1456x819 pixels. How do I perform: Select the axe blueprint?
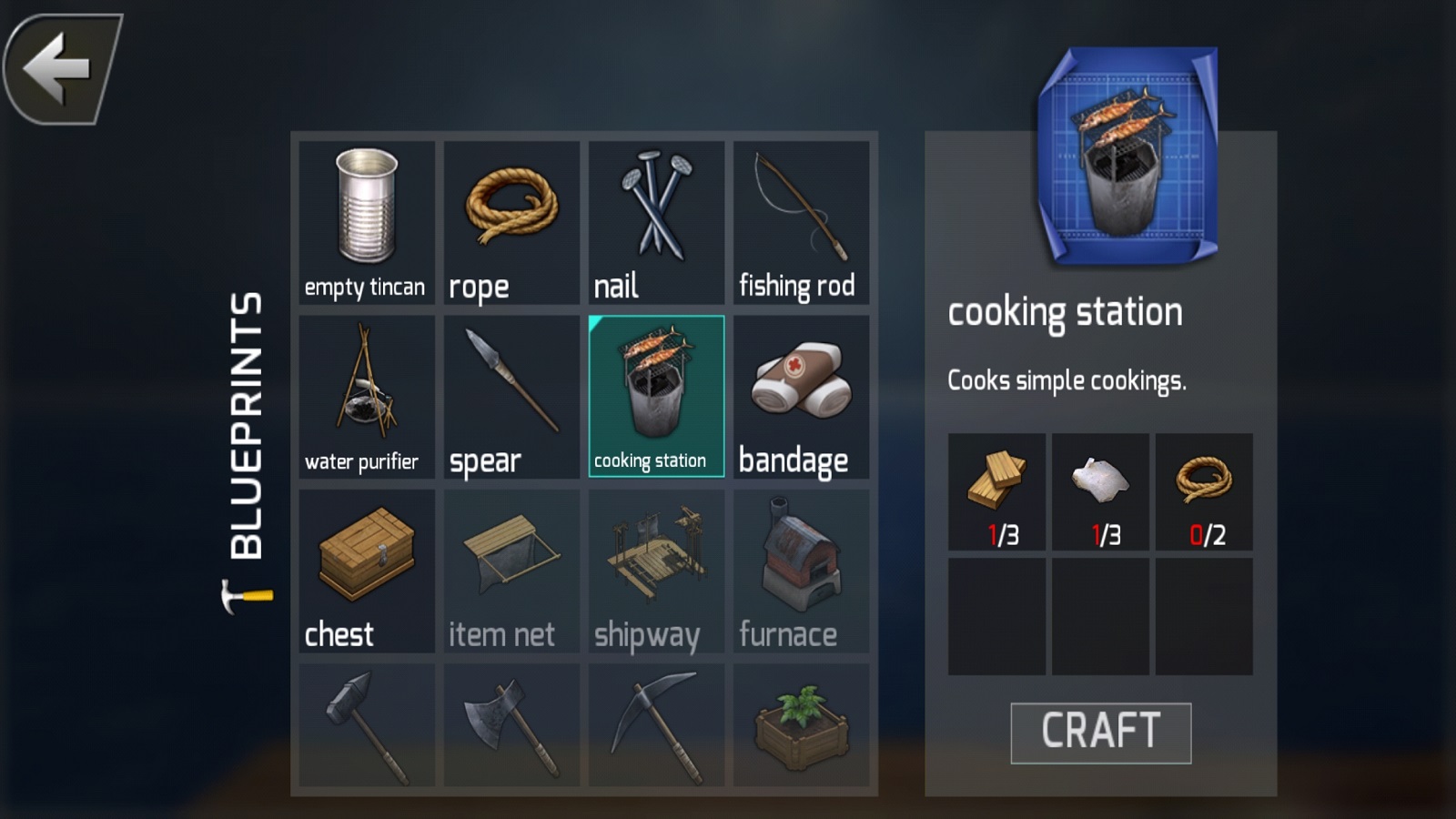click(511, 725)
